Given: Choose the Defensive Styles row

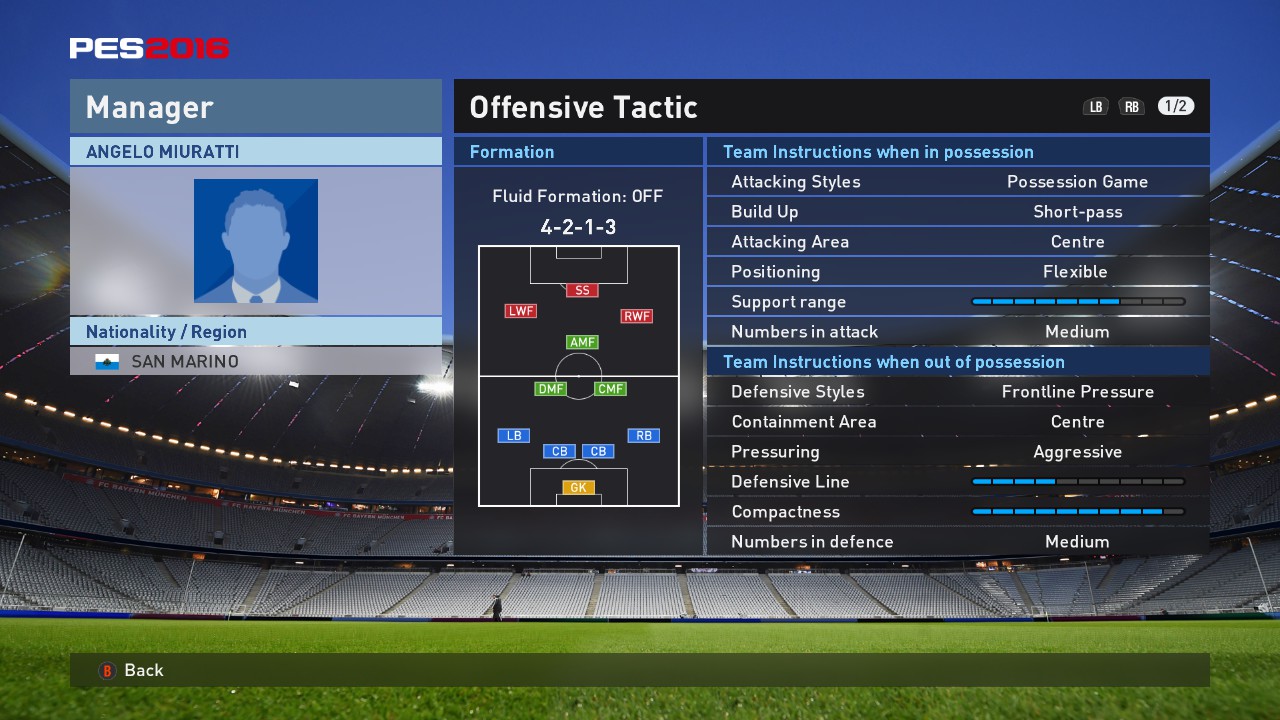Looking at the screenshot, I should point(957,392).
